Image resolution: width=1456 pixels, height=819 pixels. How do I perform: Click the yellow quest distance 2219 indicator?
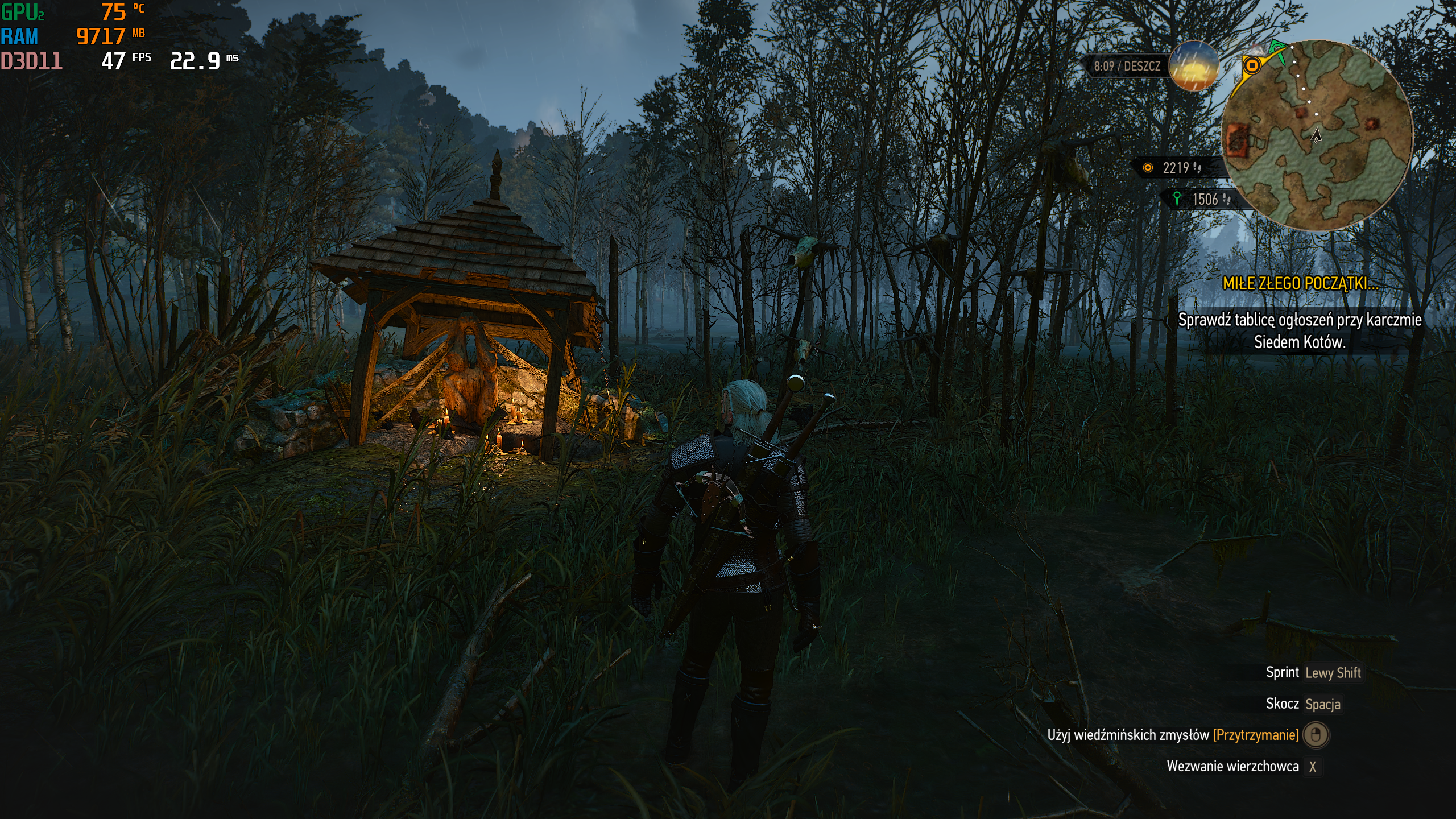point(1176,168)
